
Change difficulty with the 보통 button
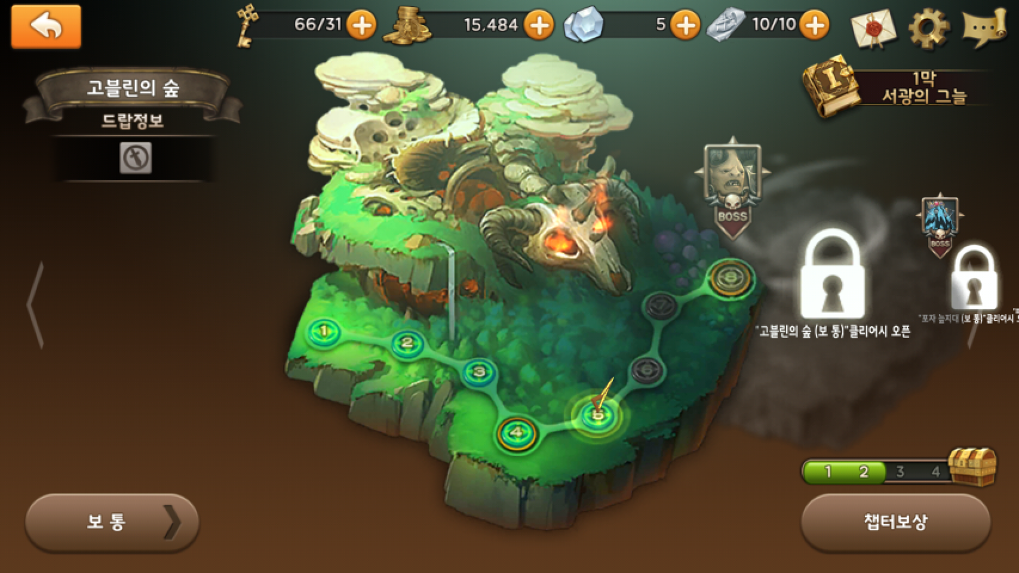tap(112, 522)
